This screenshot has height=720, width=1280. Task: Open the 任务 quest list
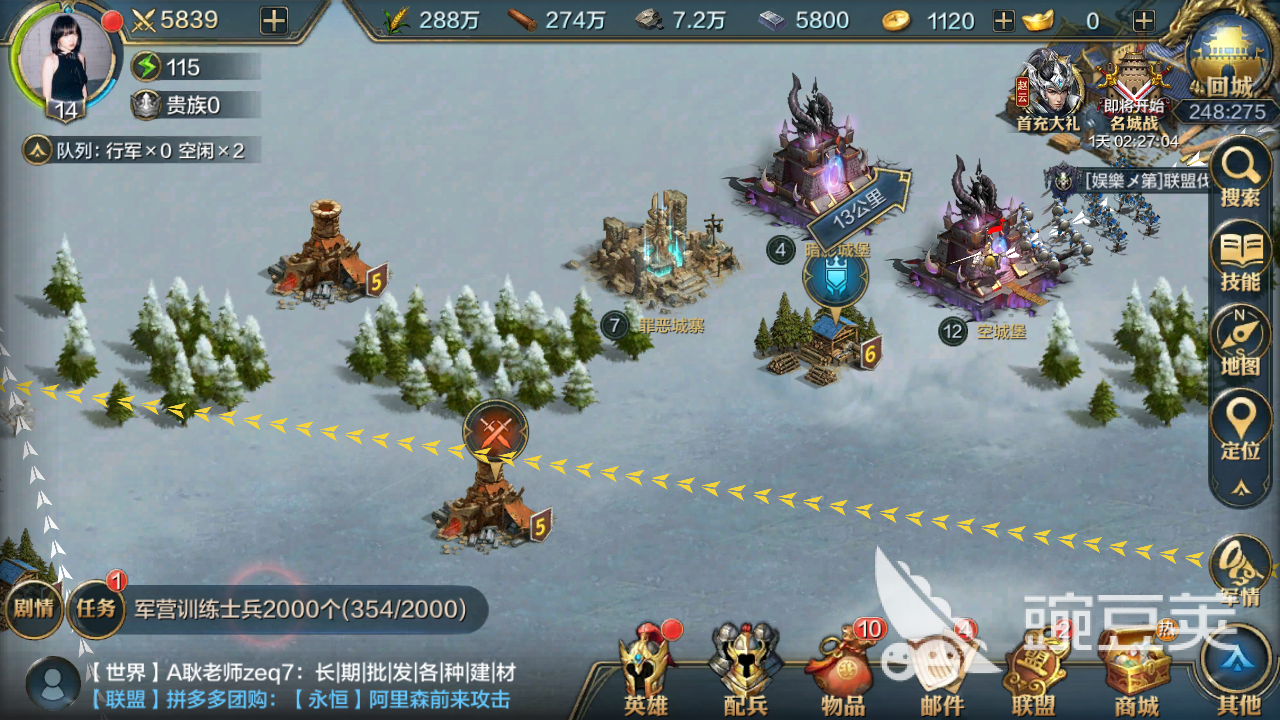[x=96, y=607]
